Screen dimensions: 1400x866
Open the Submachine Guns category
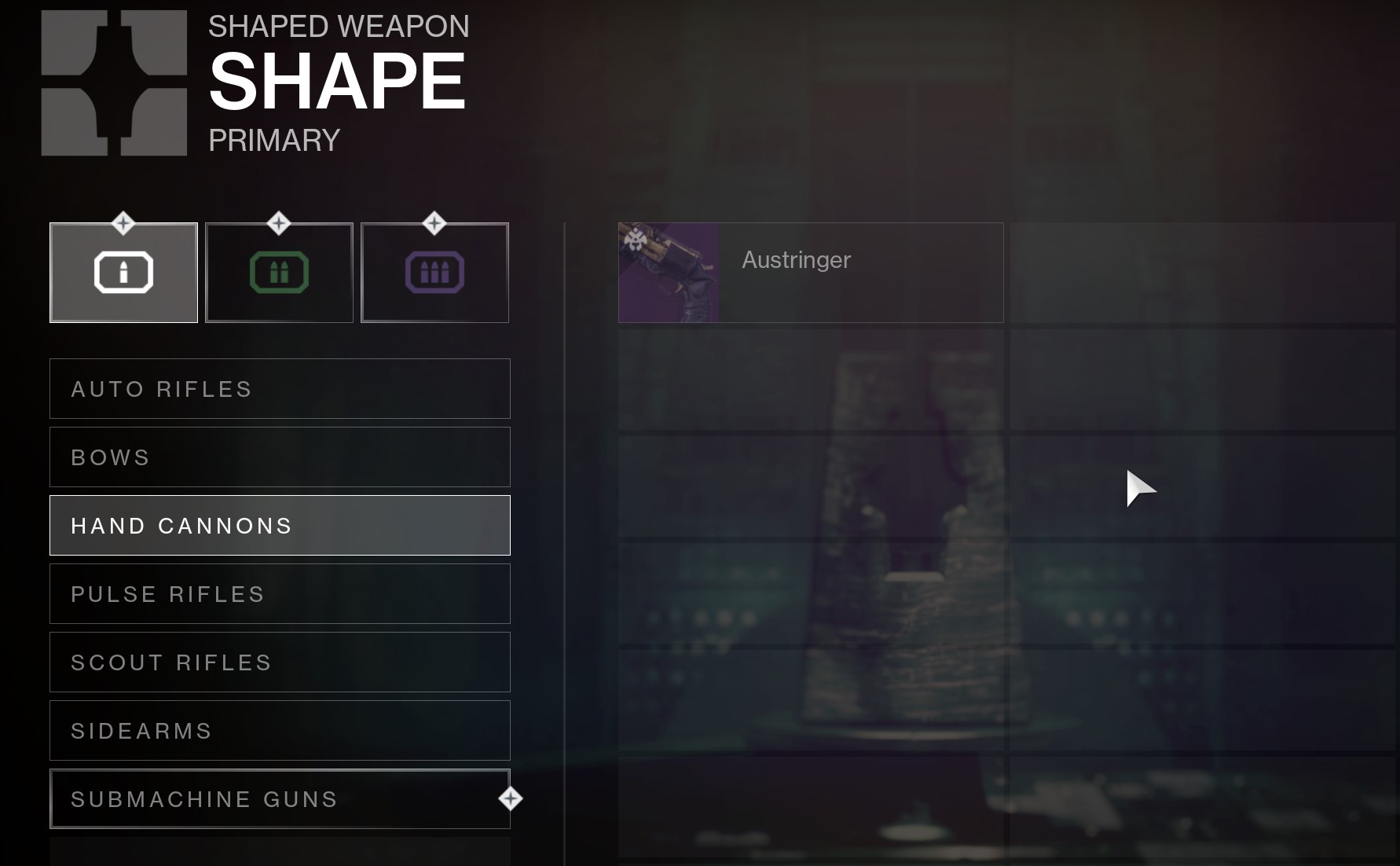280,799
